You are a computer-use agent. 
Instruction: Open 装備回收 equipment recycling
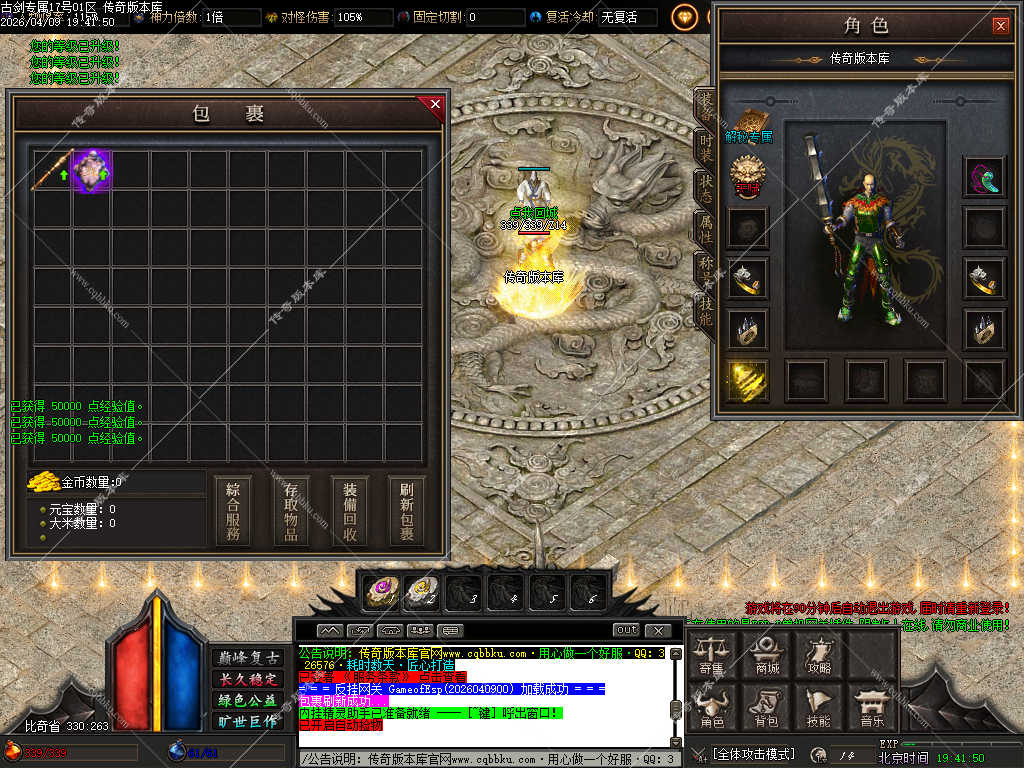350,511
